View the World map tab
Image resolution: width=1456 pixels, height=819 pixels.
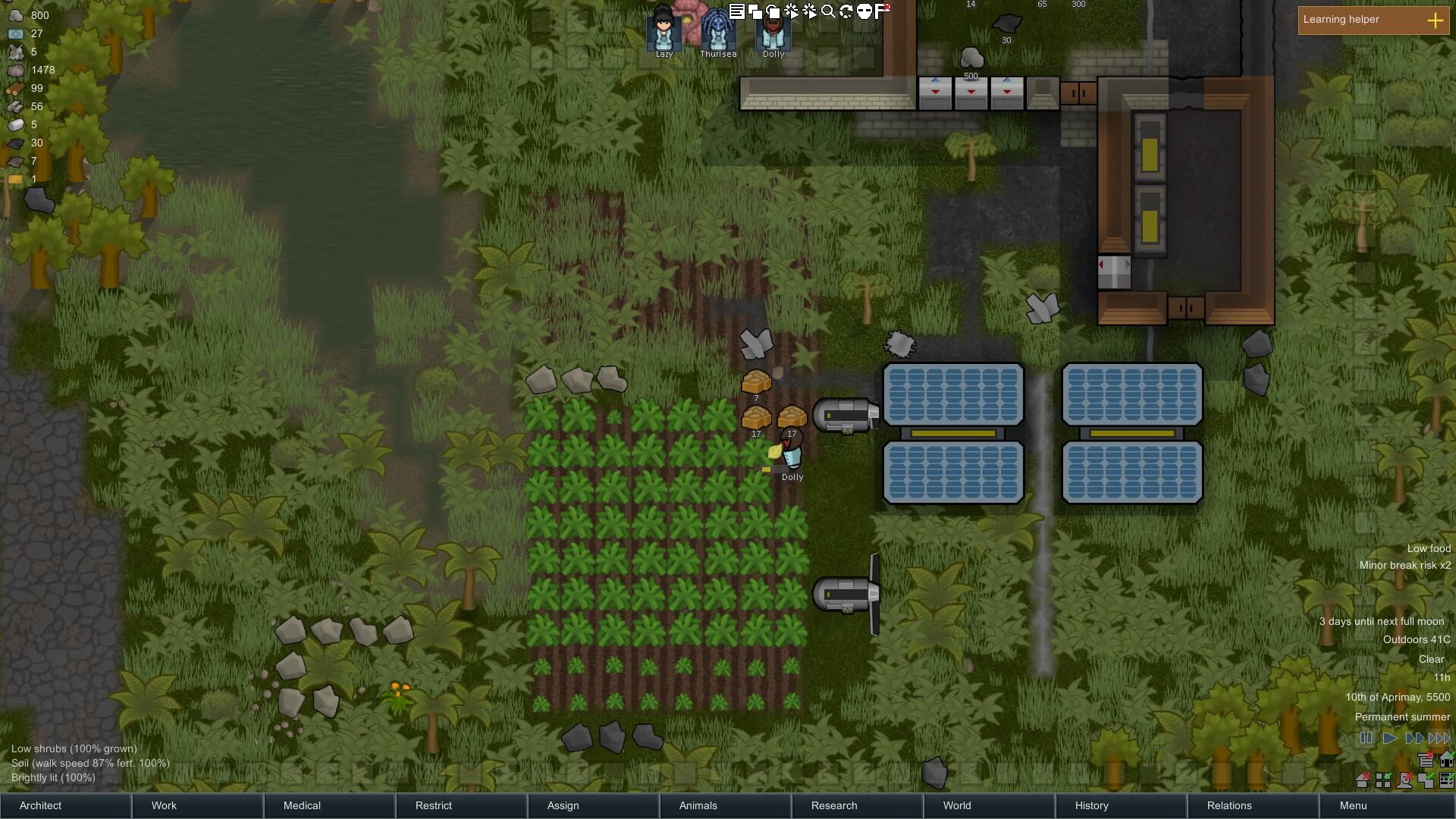pyautogui.click(x=989, y=805)
